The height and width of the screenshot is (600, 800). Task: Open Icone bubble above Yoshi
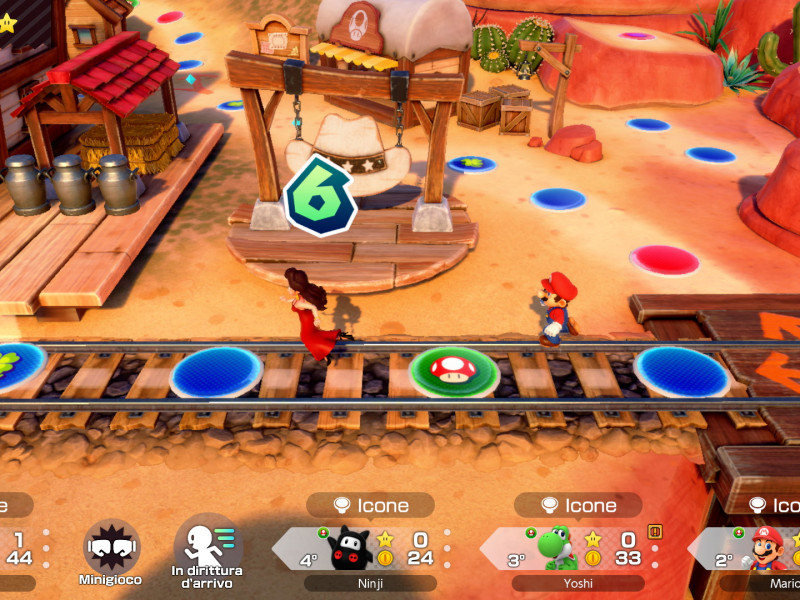[578, 505]
